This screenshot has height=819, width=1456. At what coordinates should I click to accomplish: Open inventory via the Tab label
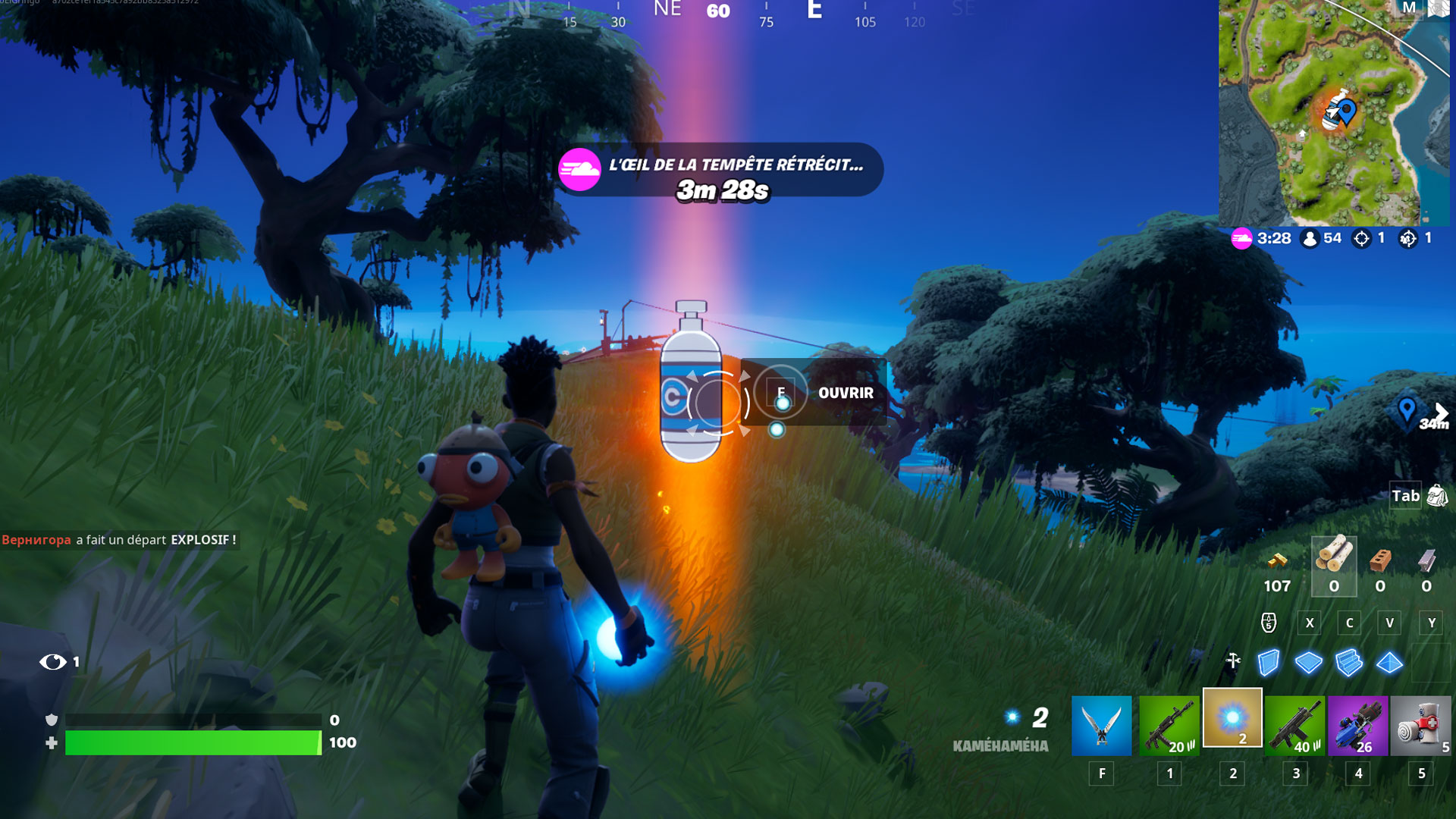(x=1407, y=495)
